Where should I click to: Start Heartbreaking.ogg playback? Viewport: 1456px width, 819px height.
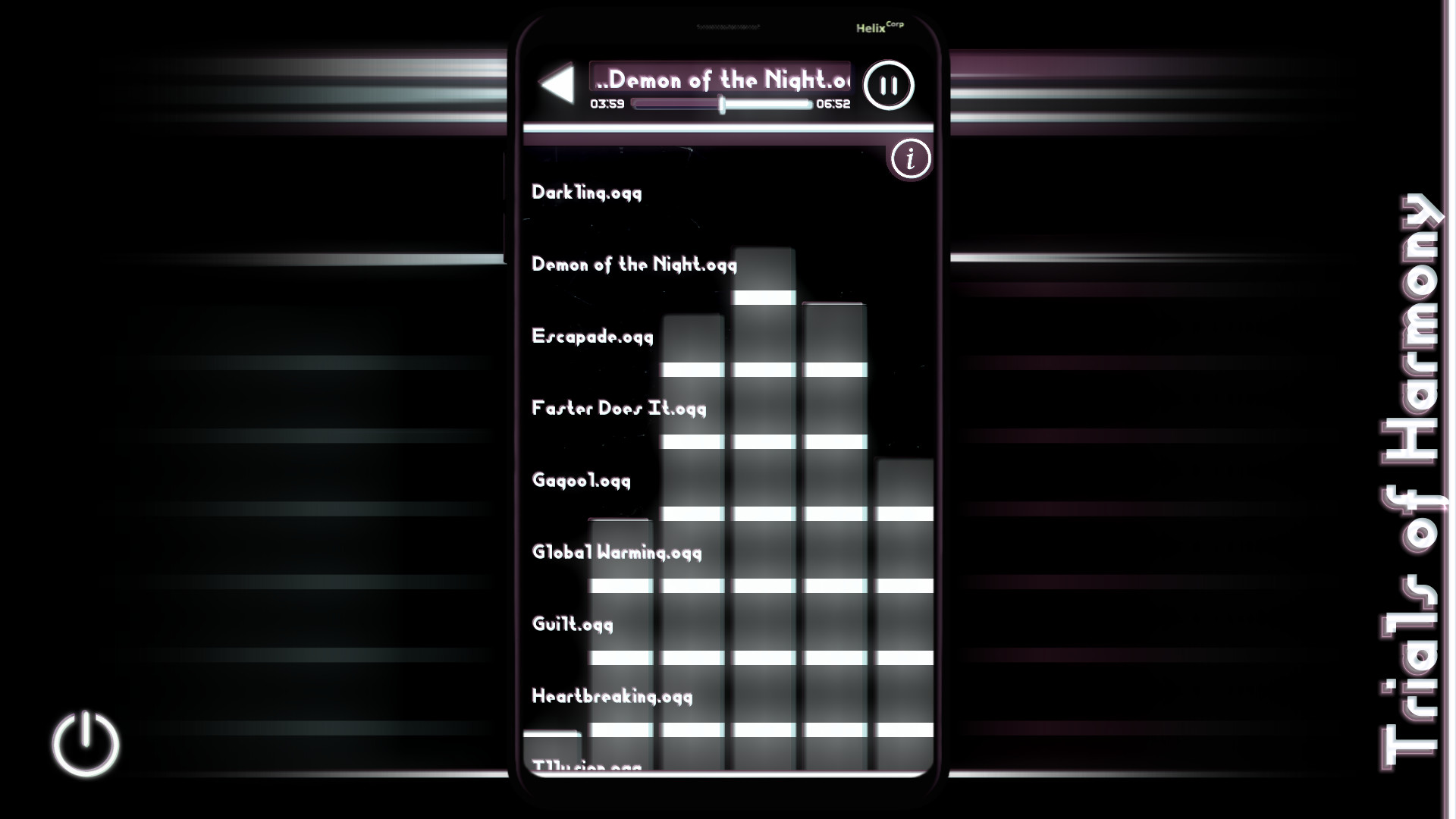point(611,696)
